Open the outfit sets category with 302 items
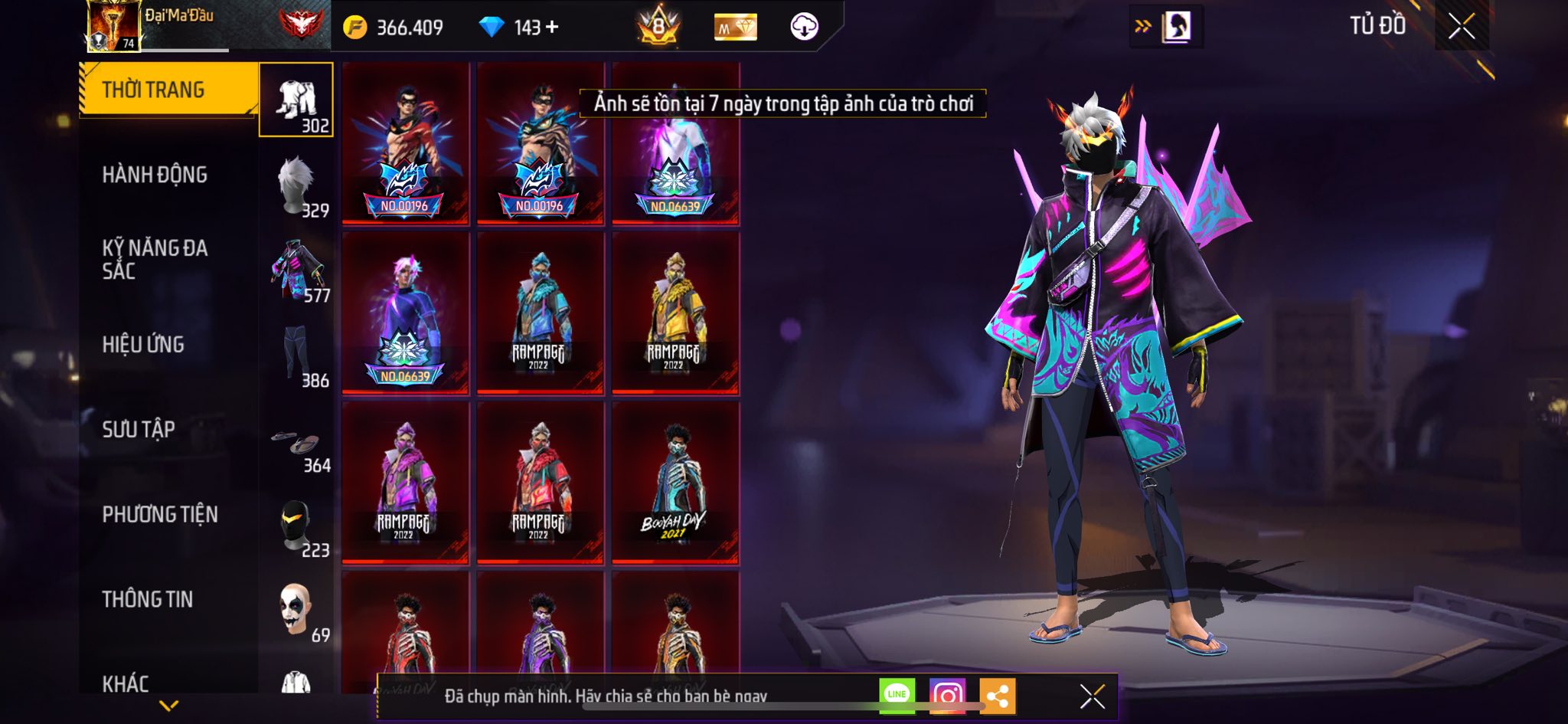Image resolution: width=1568 pixels, height=724 pixels. point(296,100)
